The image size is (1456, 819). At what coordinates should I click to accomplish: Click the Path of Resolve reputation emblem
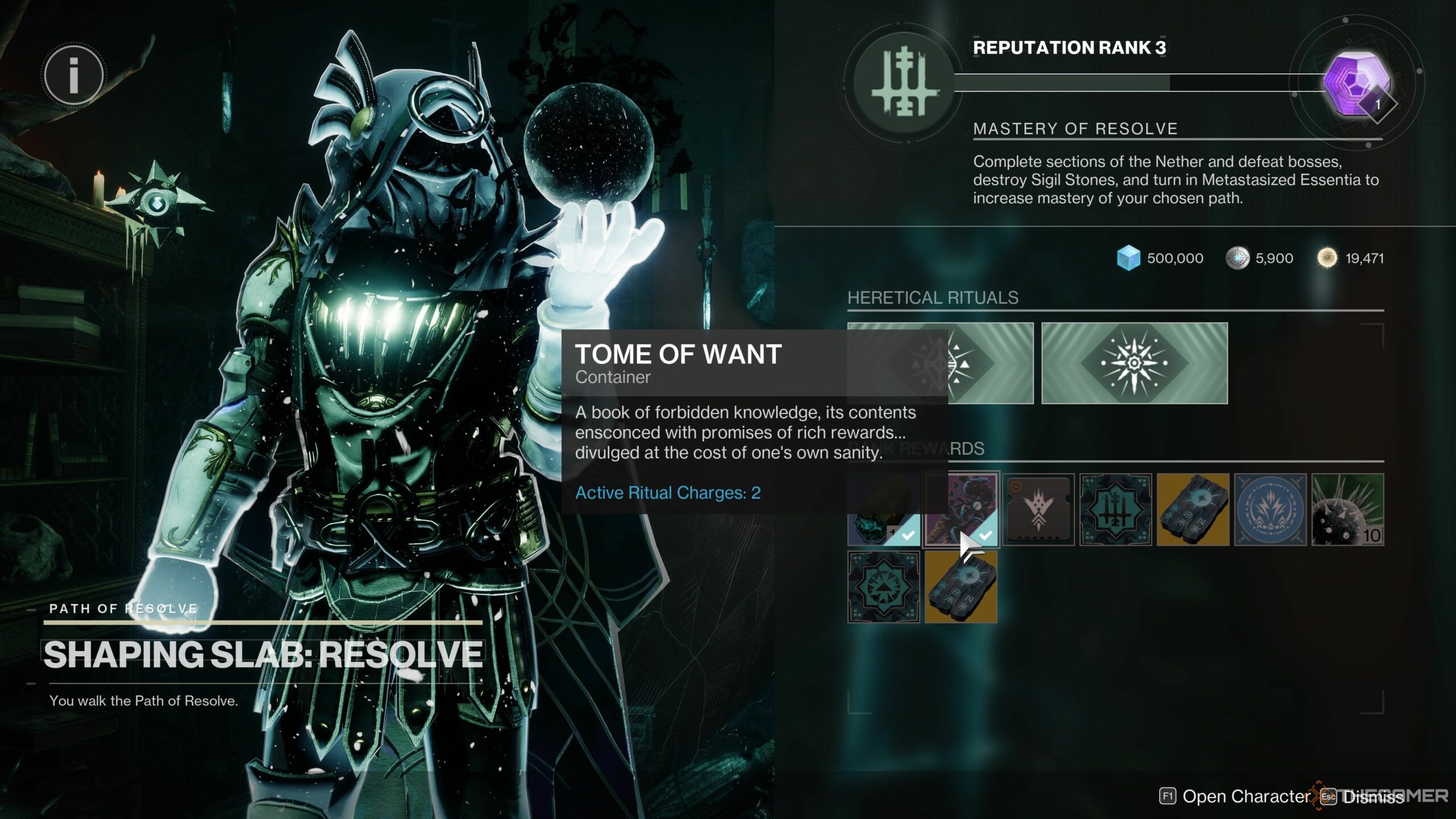coord(904,83)
